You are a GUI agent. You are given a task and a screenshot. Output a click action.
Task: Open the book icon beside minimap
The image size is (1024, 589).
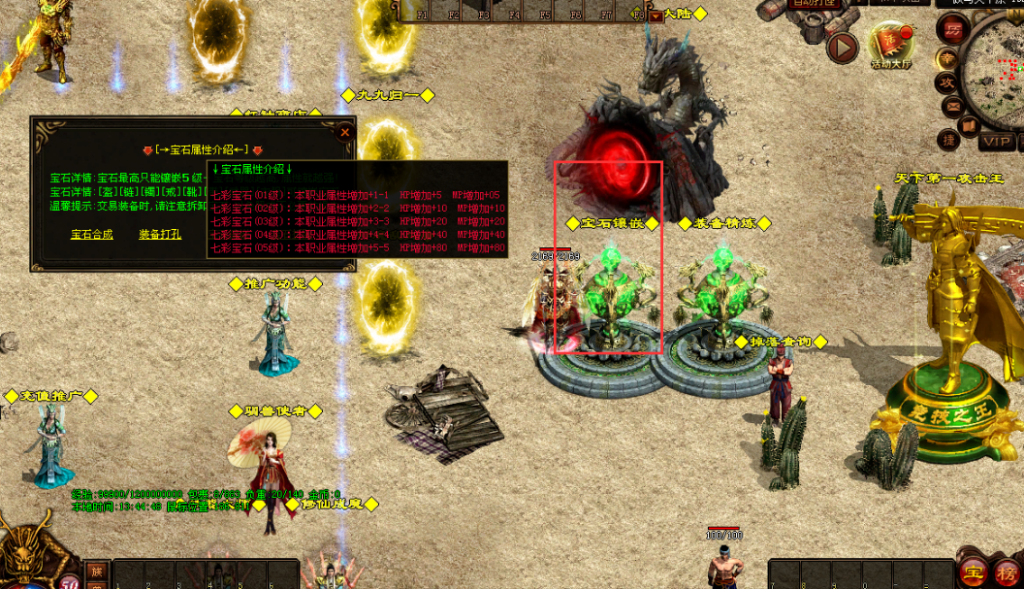[967, 126]
